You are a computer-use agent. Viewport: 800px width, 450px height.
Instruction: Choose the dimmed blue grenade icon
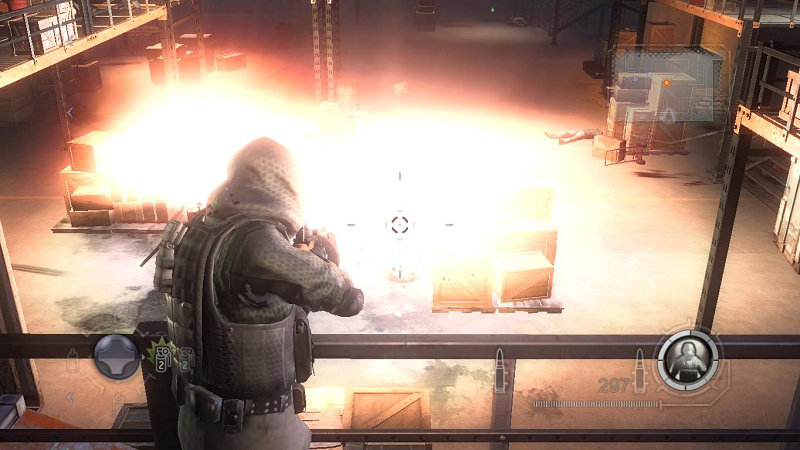click(x=186, y=358)
